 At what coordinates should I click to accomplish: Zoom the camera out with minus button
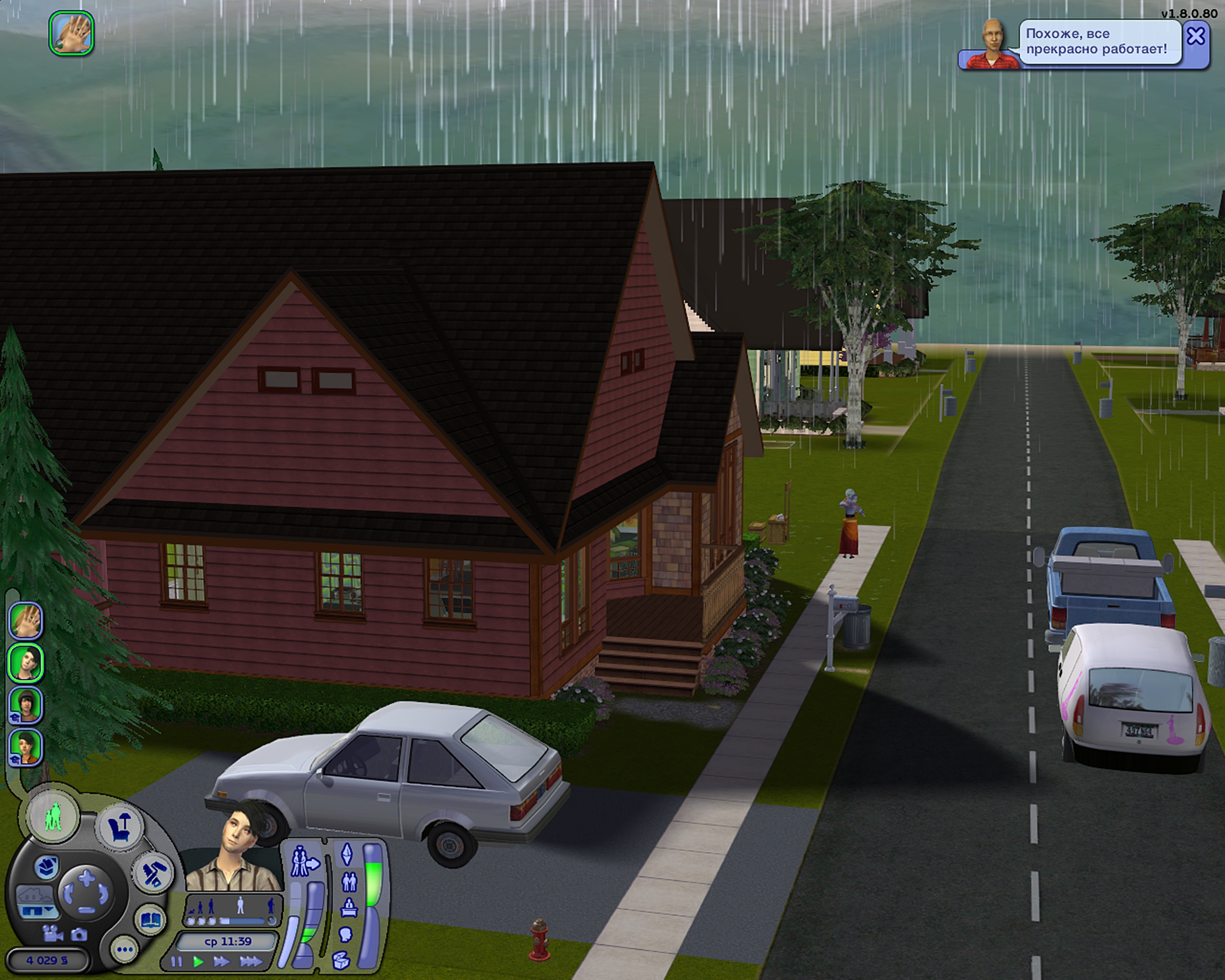click(86, 910)
